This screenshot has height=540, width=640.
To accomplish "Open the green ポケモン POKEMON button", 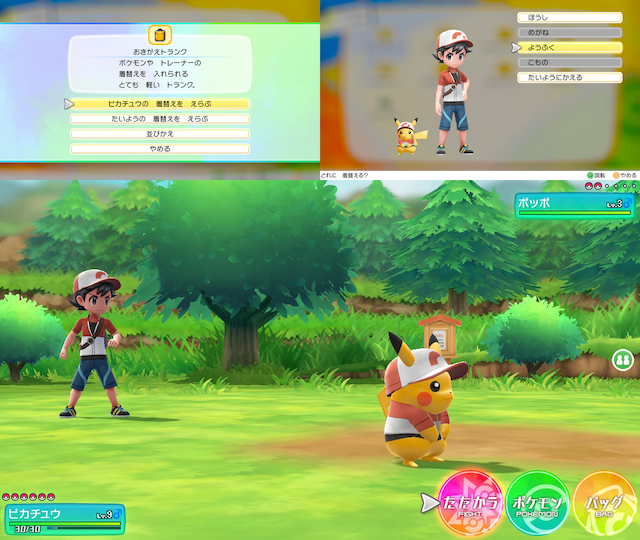I will (x=537, y=501).
